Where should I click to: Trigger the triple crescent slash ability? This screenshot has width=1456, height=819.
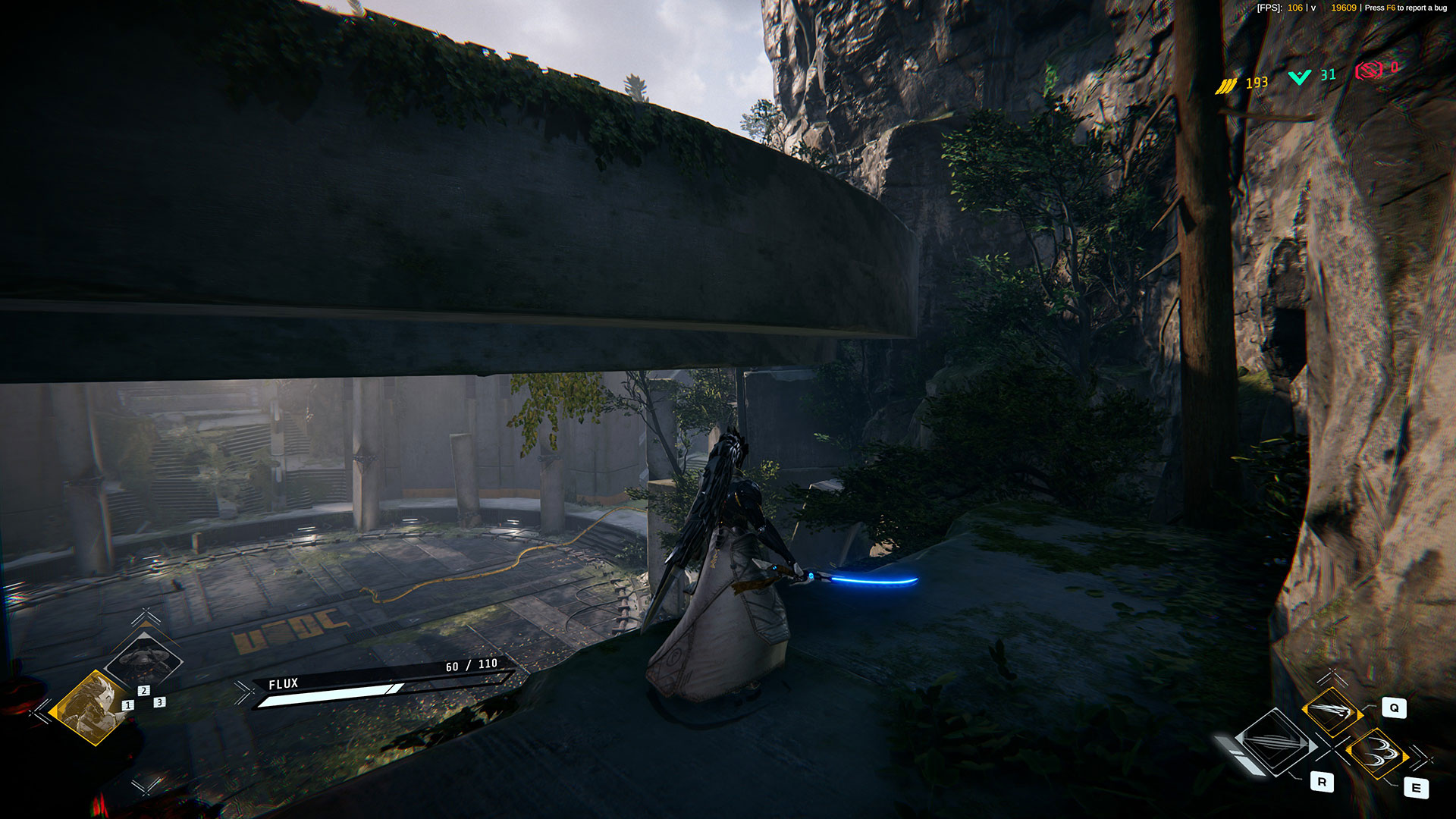click(1376, 752)
